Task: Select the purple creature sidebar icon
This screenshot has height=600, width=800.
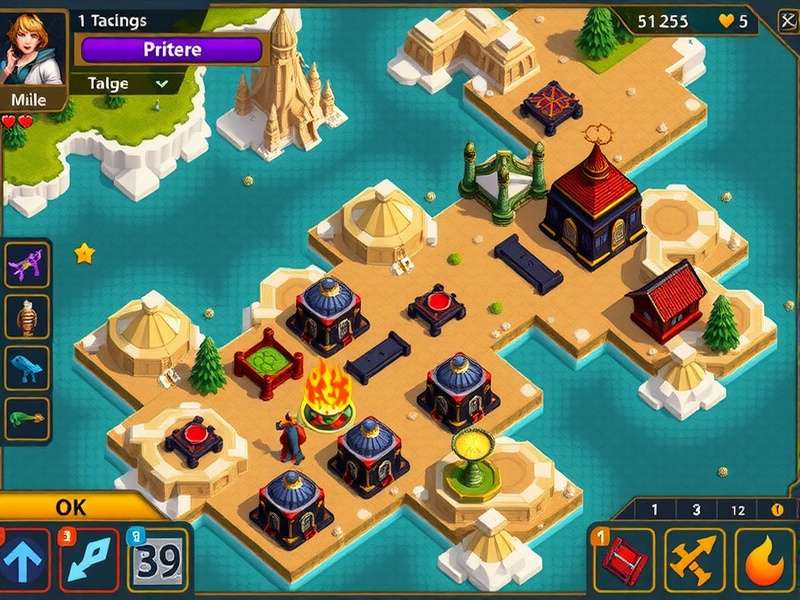Action: pyautogui.click(x=26, y=266)
